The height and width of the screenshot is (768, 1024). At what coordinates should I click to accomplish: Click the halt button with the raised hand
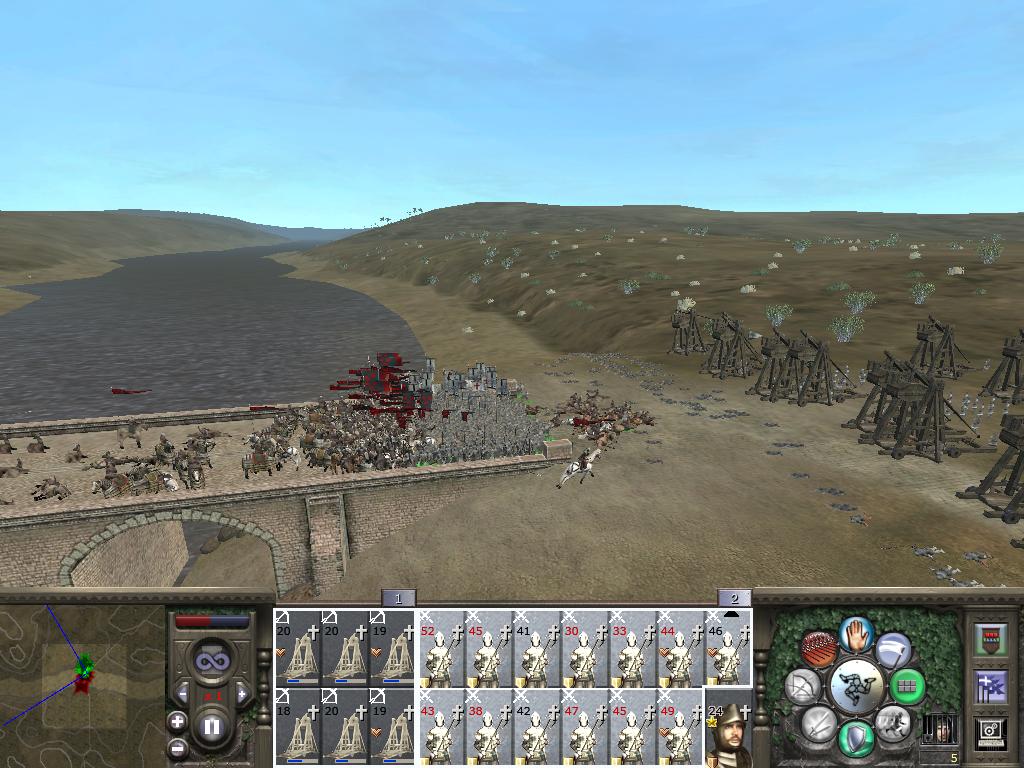[857, 633]
